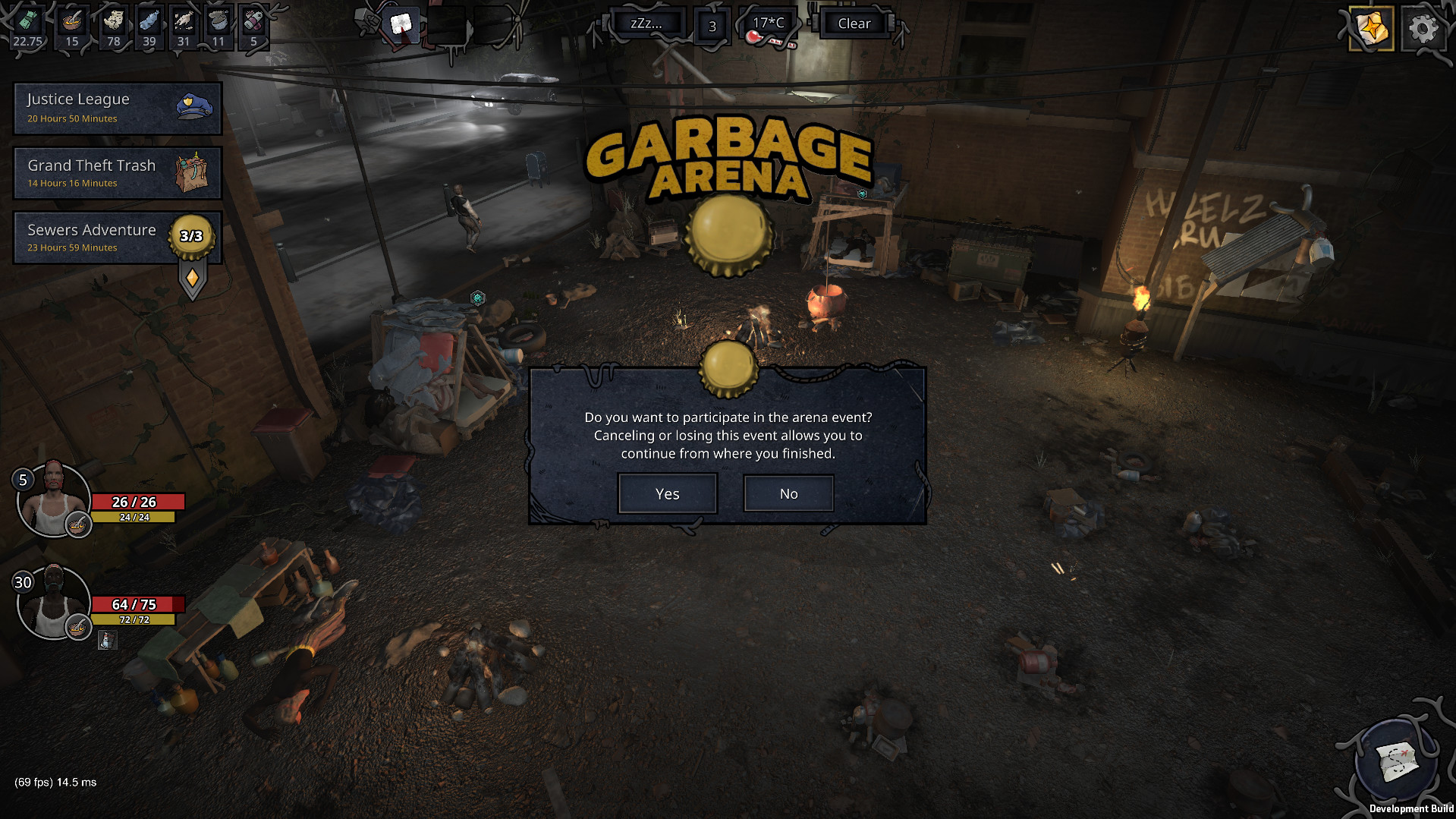This screenshot has height=819, width=1456.
Task: Expand the Grand Theft Trash quest entry
Action: 118,172
